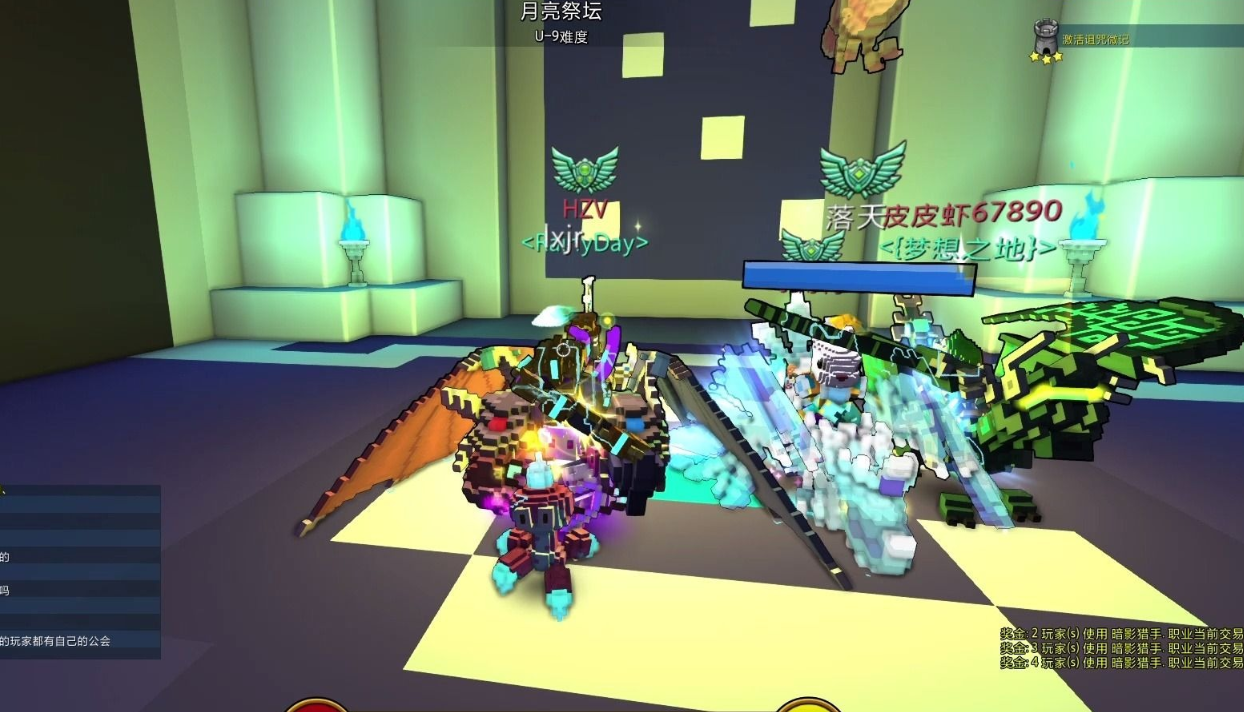
Task: Open the chat message panel
Action: (x=80, y=572)
